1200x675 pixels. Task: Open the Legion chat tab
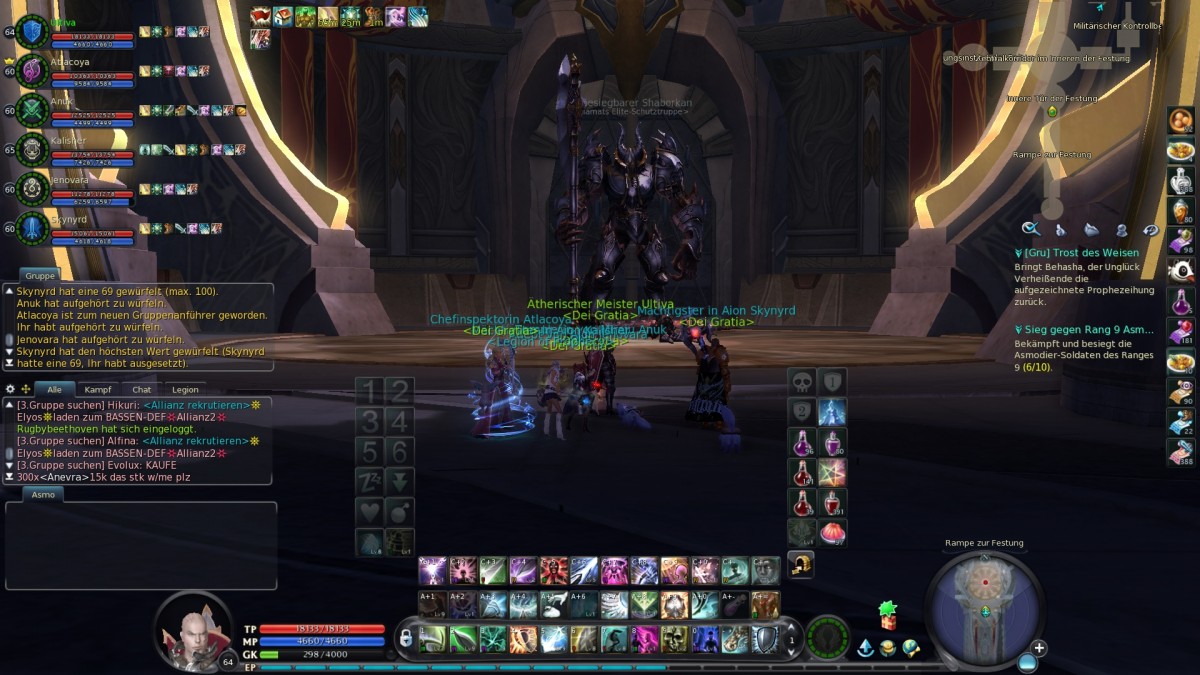(185, 389)
